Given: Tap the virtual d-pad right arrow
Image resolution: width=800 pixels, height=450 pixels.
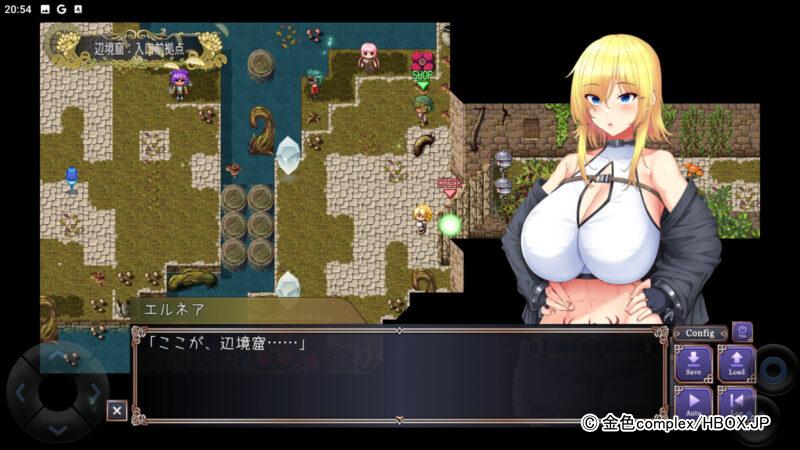Looking at the screenshot, I should pos(95,393).
